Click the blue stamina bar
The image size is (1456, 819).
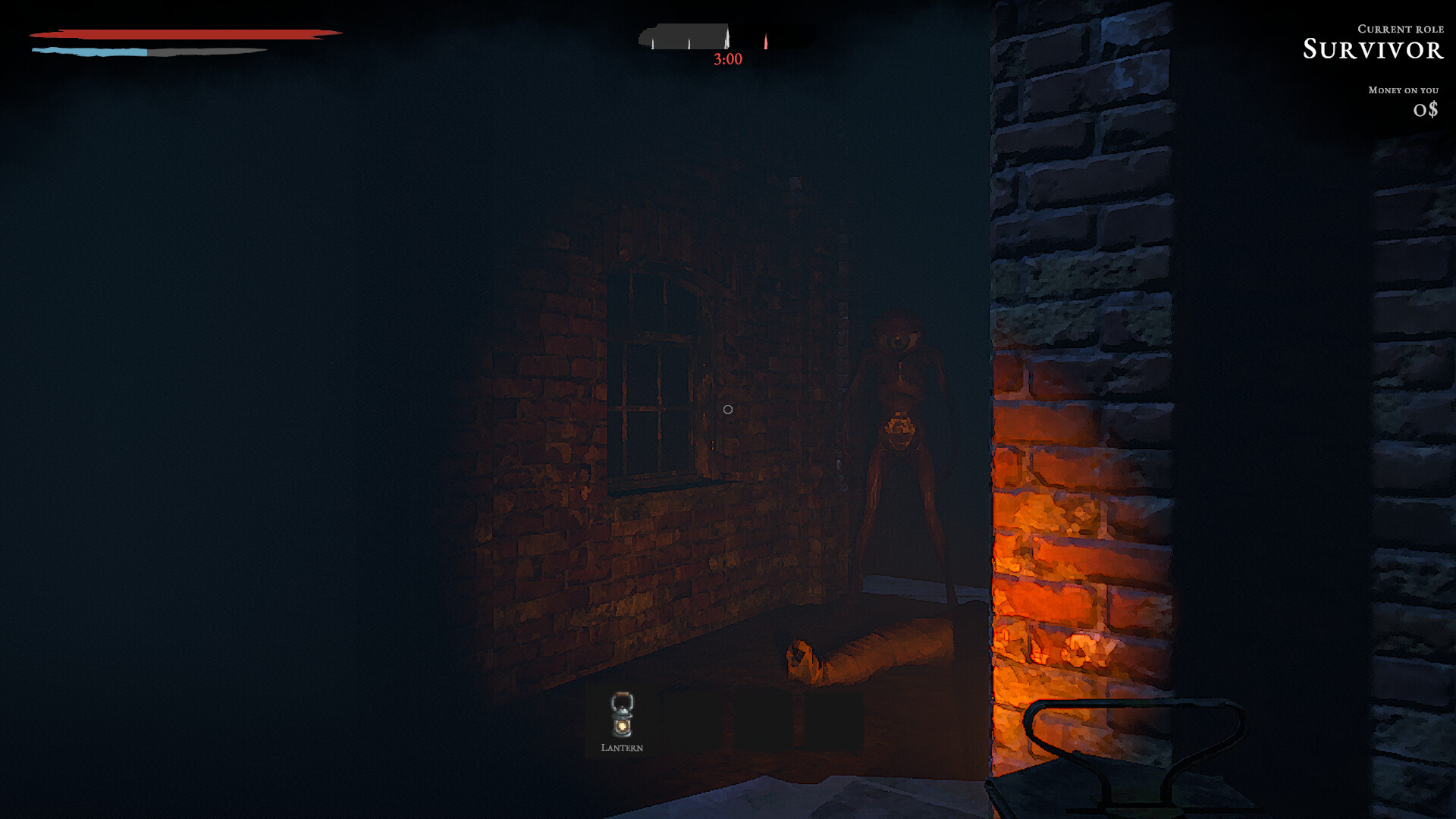coord(91,50)
